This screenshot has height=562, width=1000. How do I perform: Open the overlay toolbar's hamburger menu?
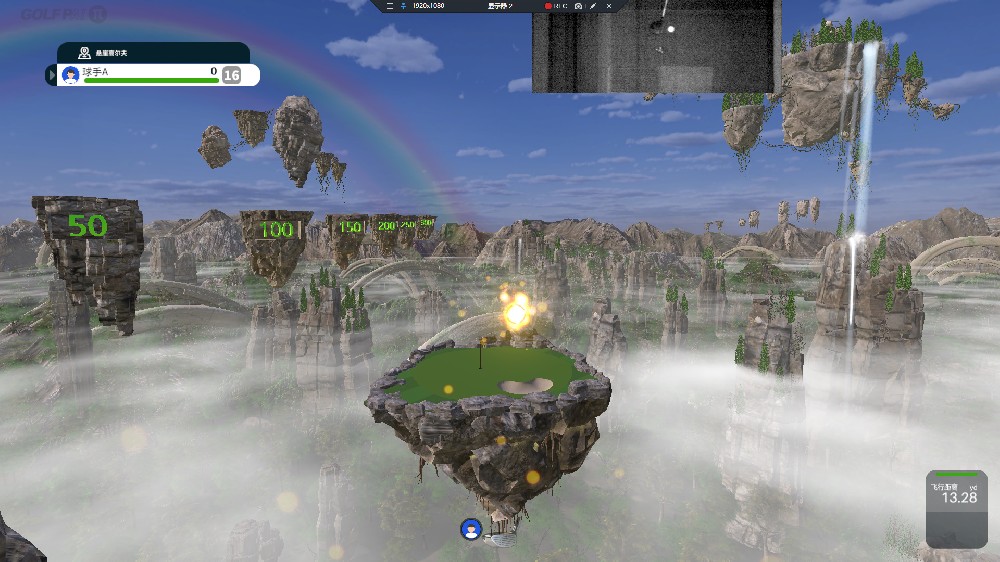tap(389, 6)
